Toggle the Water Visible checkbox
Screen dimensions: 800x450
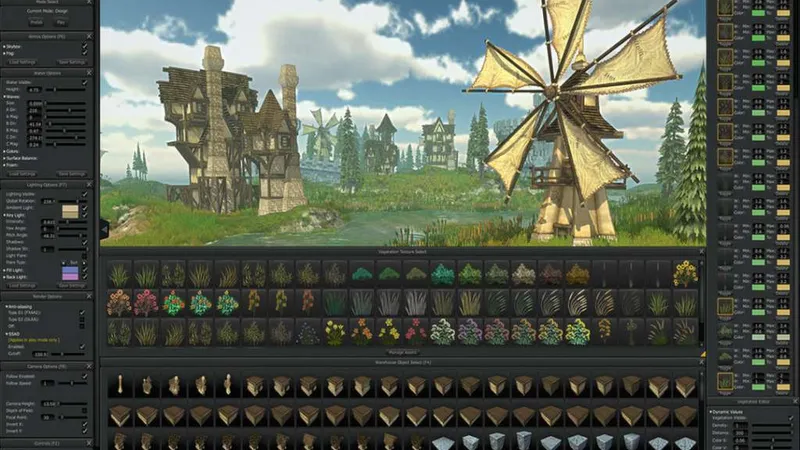[x=84, y=83]
